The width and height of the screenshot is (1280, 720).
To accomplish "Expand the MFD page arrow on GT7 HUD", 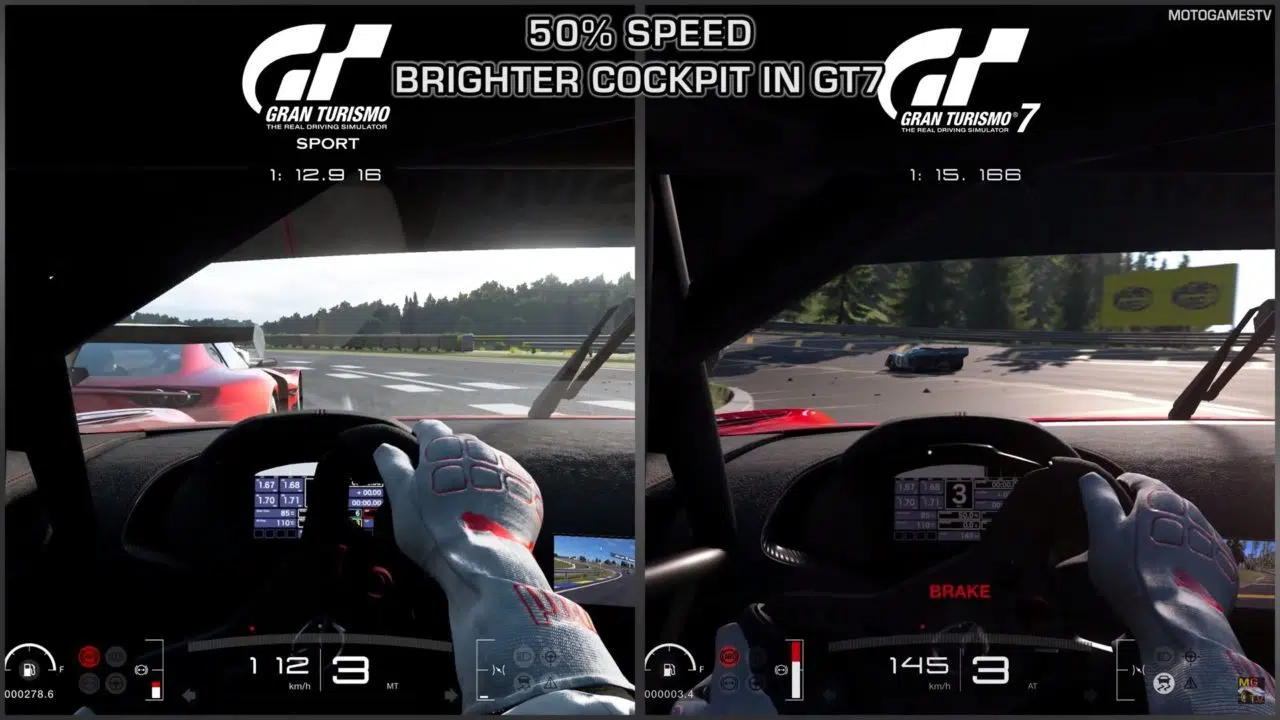I will (x=1092, y=694).
